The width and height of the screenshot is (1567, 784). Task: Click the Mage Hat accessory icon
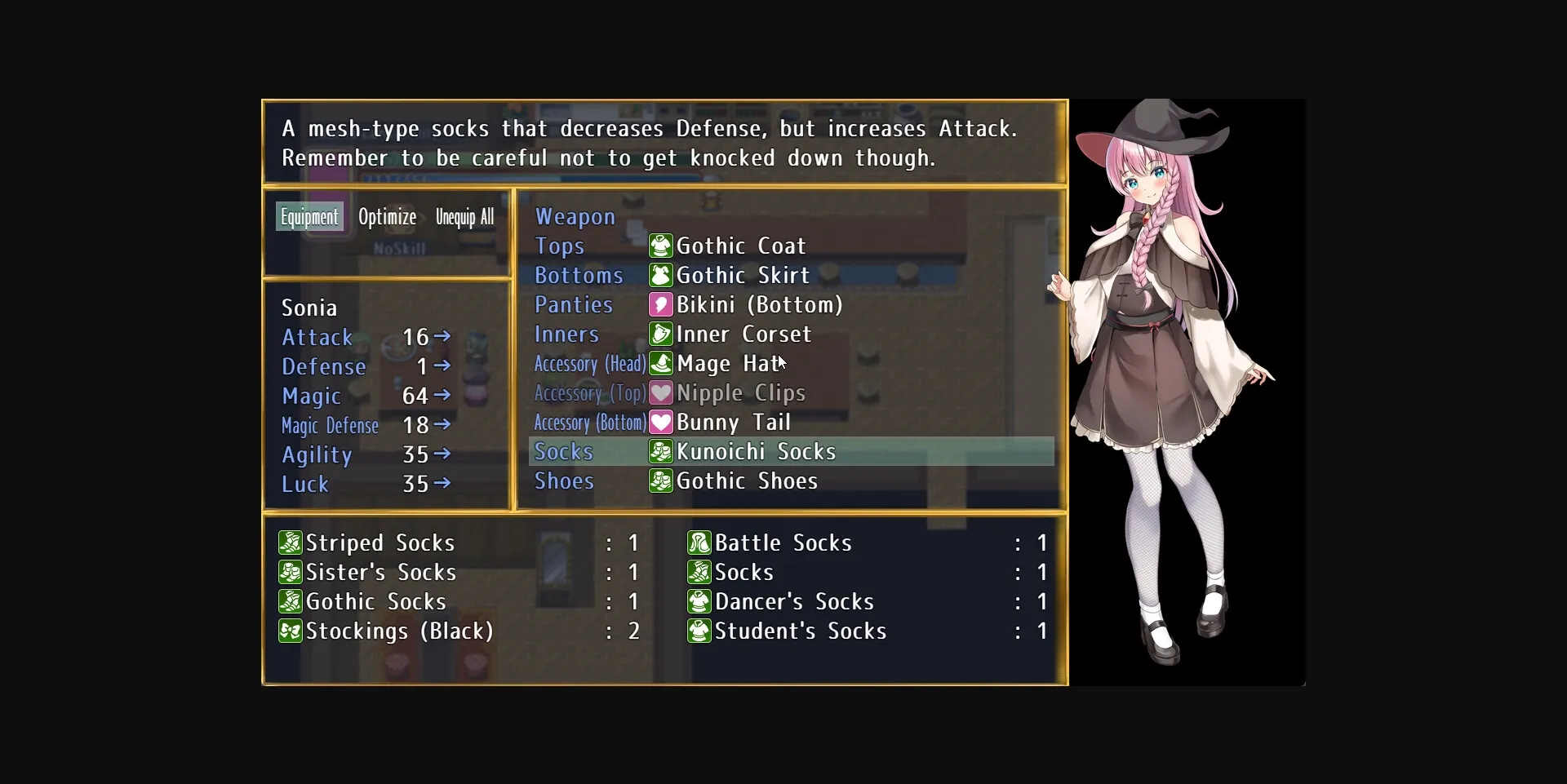coord(661,364)
